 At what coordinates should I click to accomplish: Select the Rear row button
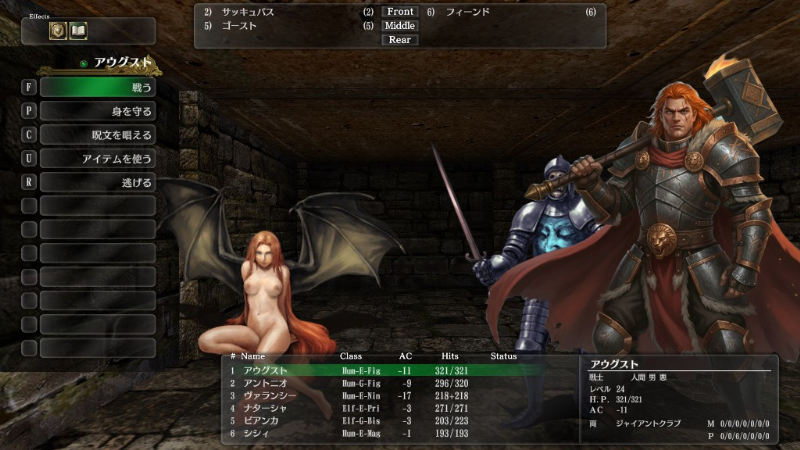[x=400, y=40]
